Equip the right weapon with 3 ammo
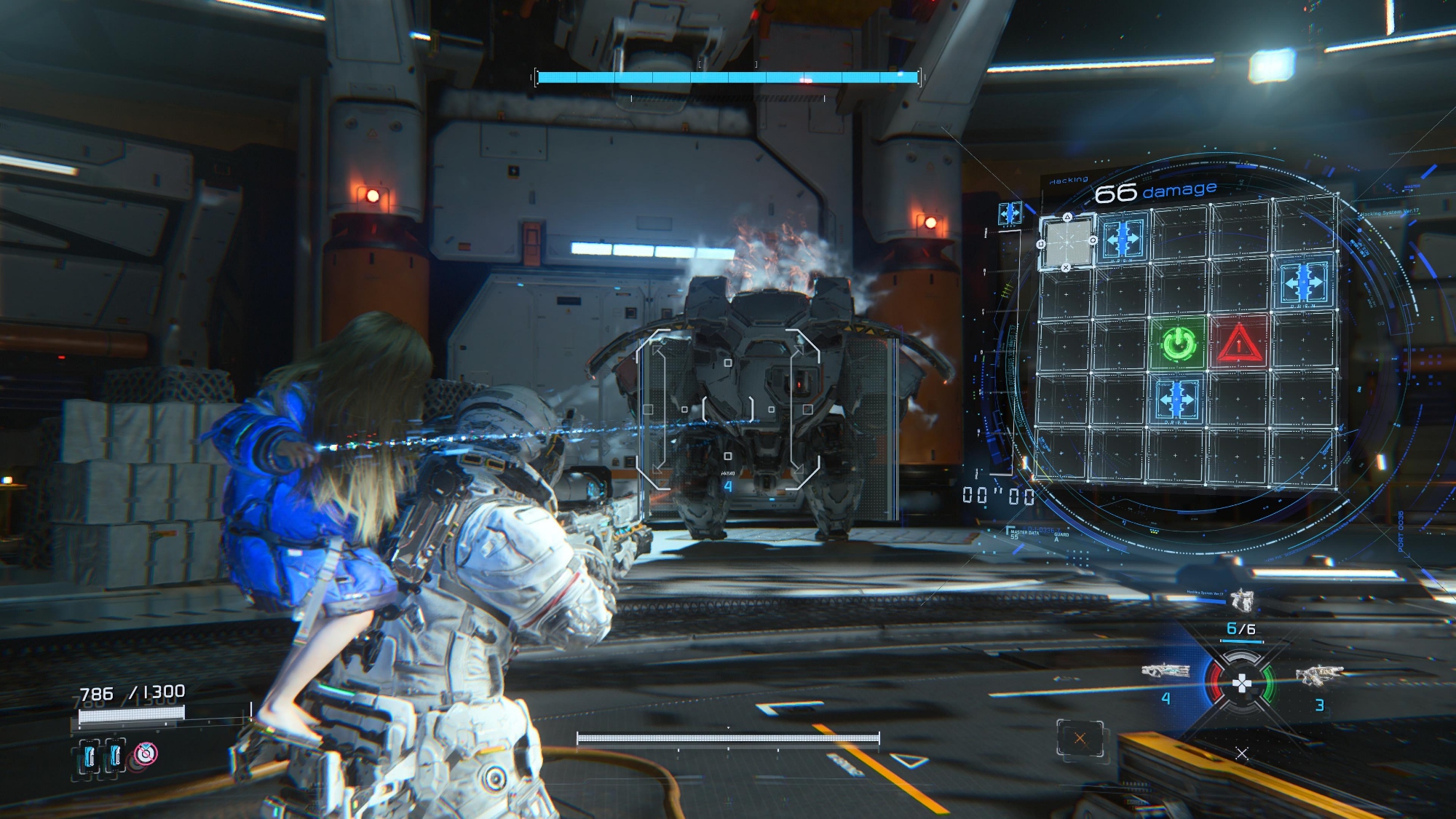Image resolution: width=1456 pixels, height=819 pixels. (x=1318, y=676)
